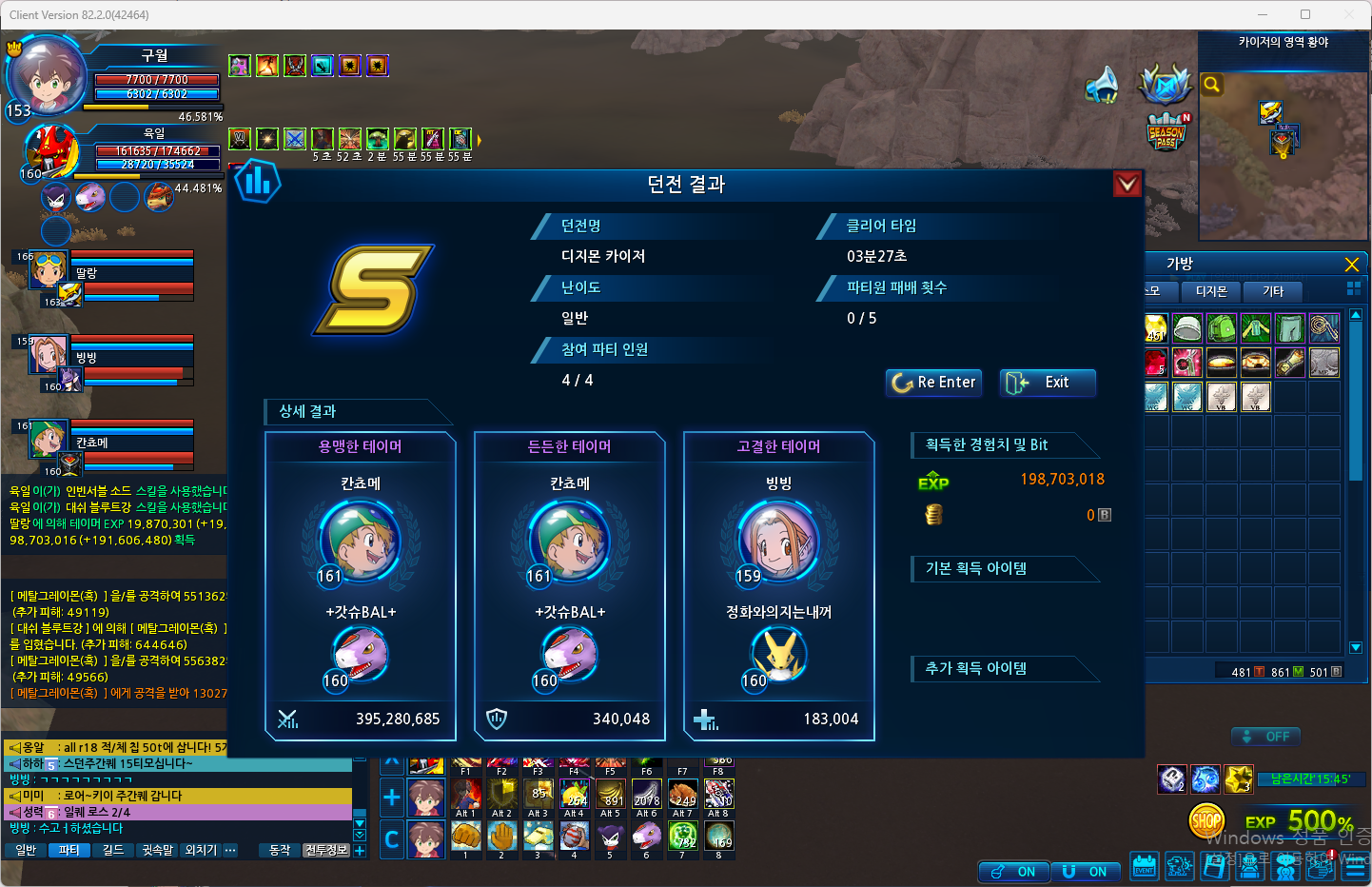Exit the dungeon via the Exit button
Image resolution: width=1372 pixels, height=887 pixels.
click(x=1047, y=383)
